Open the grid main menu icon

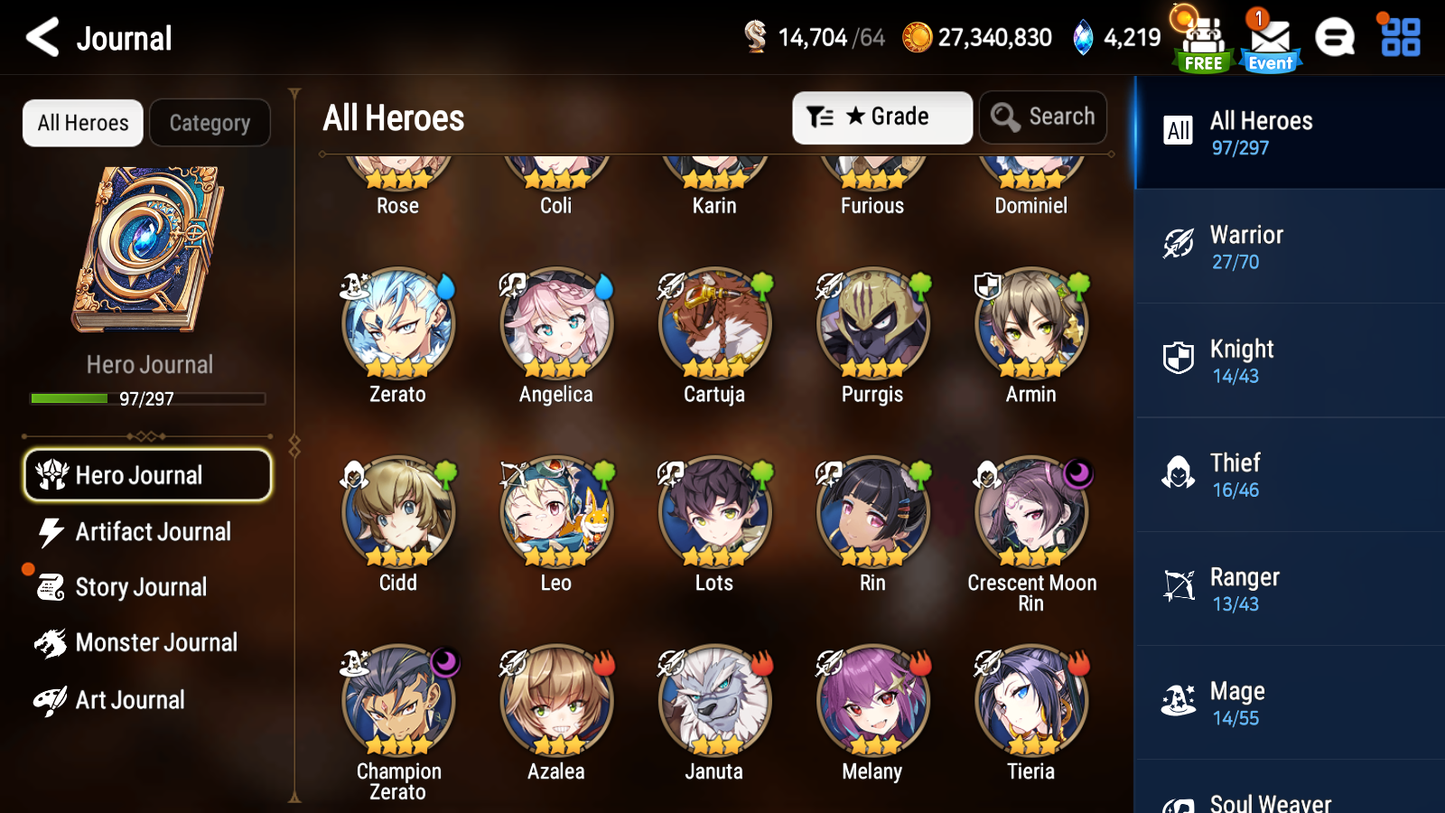1398,36
